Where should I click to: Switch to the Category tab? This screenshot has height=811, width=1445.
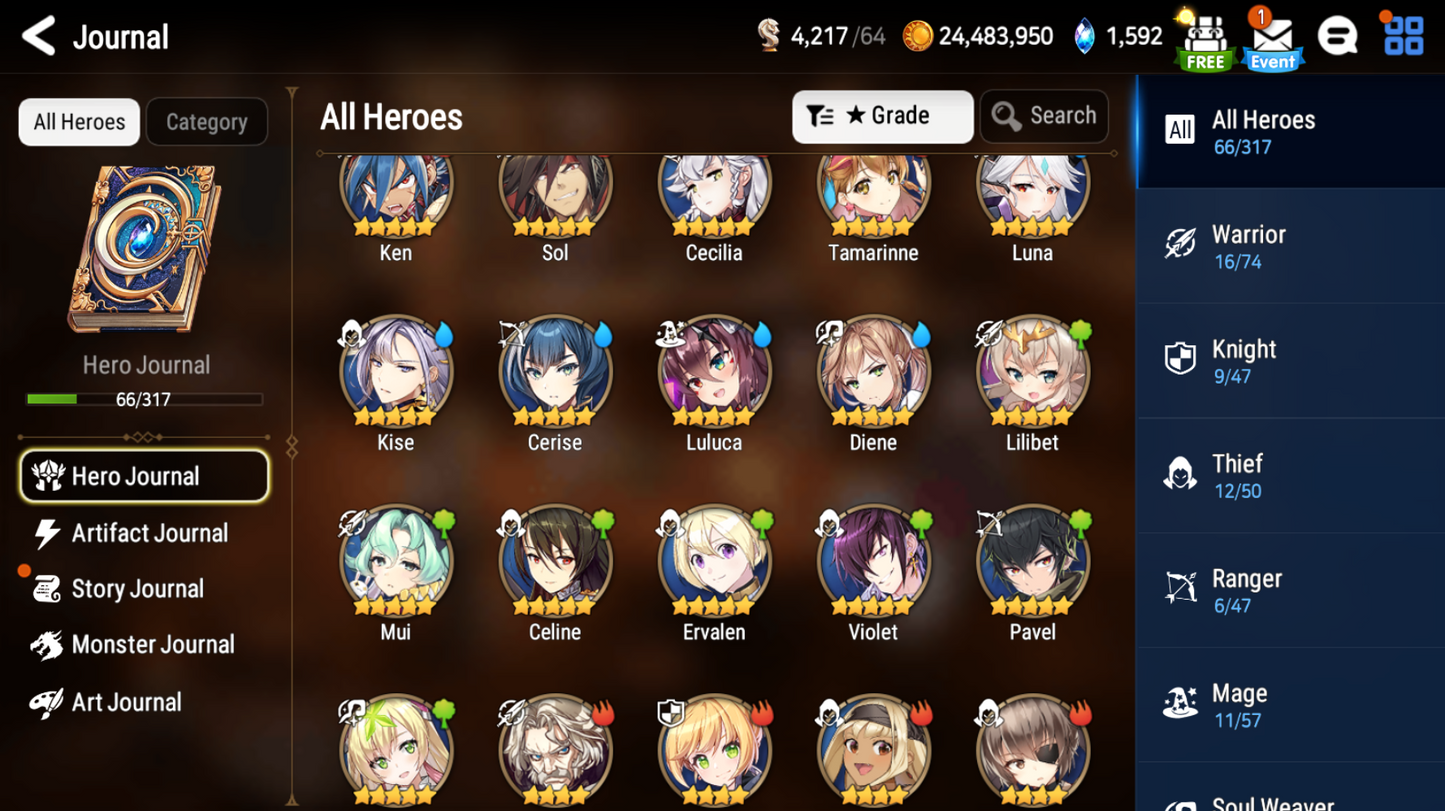point(206,122)
